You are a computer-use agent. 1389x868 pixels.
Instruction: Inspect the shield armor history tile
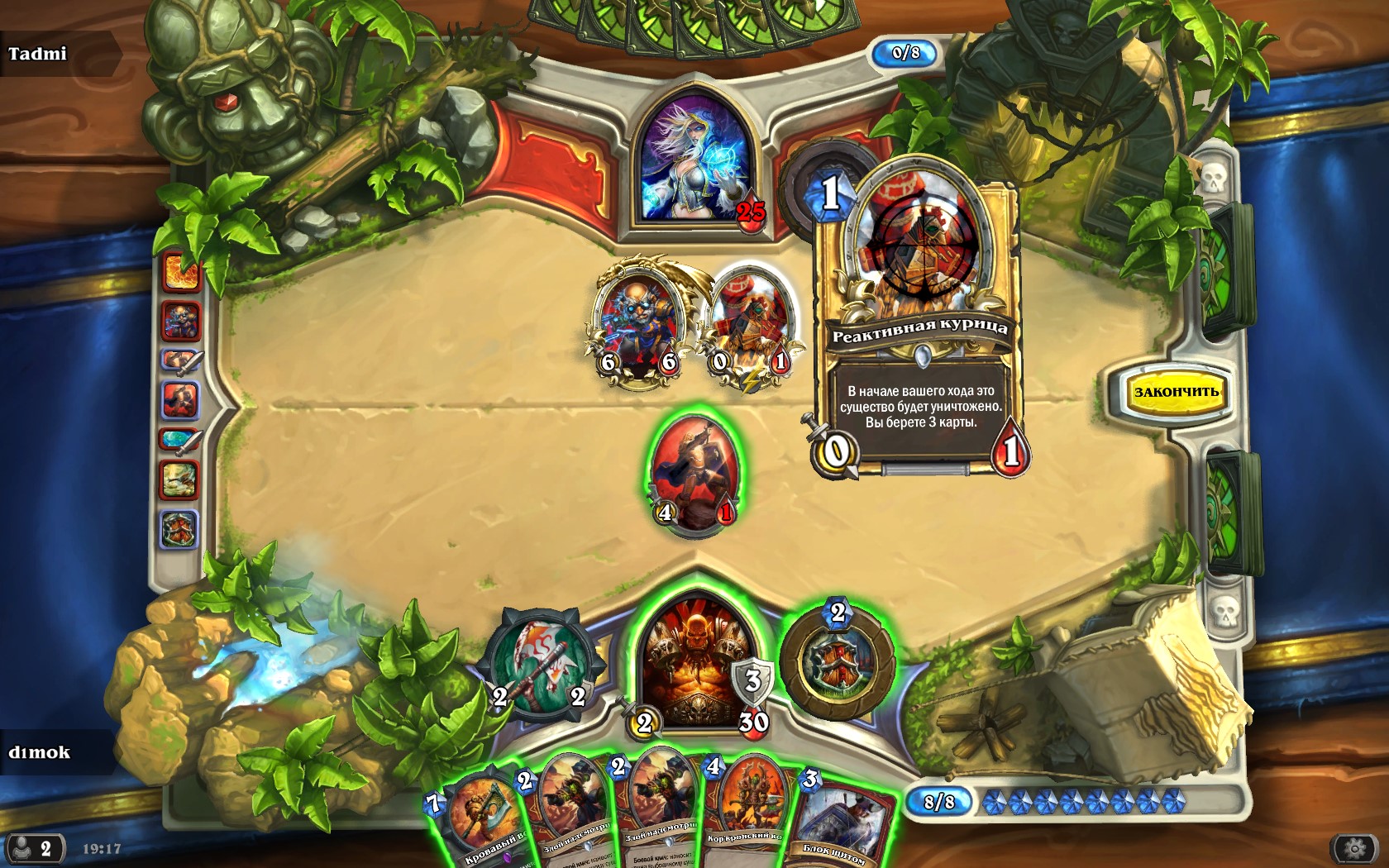coord(179,529)
